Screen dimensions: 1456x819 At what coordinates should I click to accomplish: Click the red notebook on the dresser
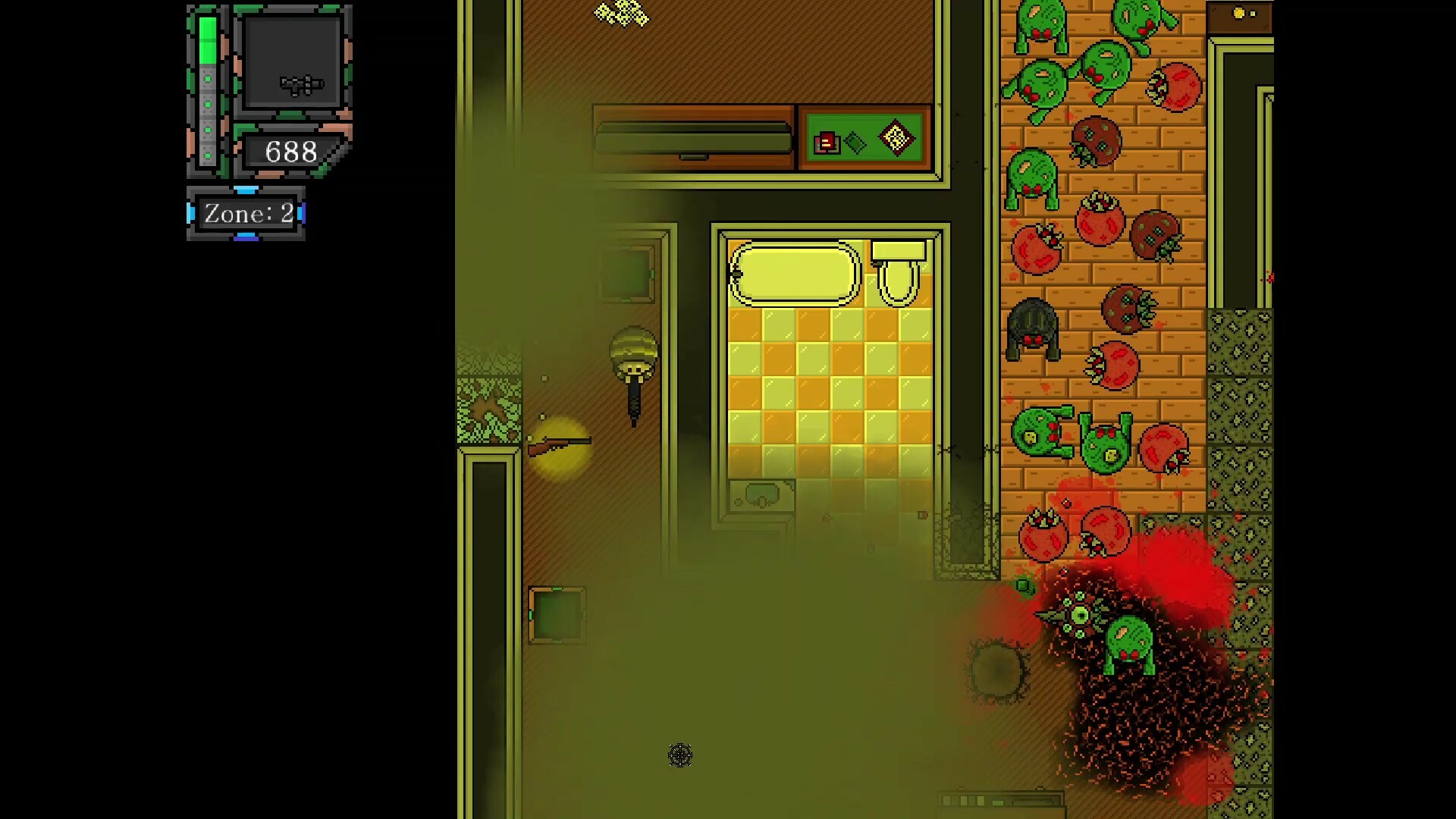pyautogui.click(x=827, y=143)
